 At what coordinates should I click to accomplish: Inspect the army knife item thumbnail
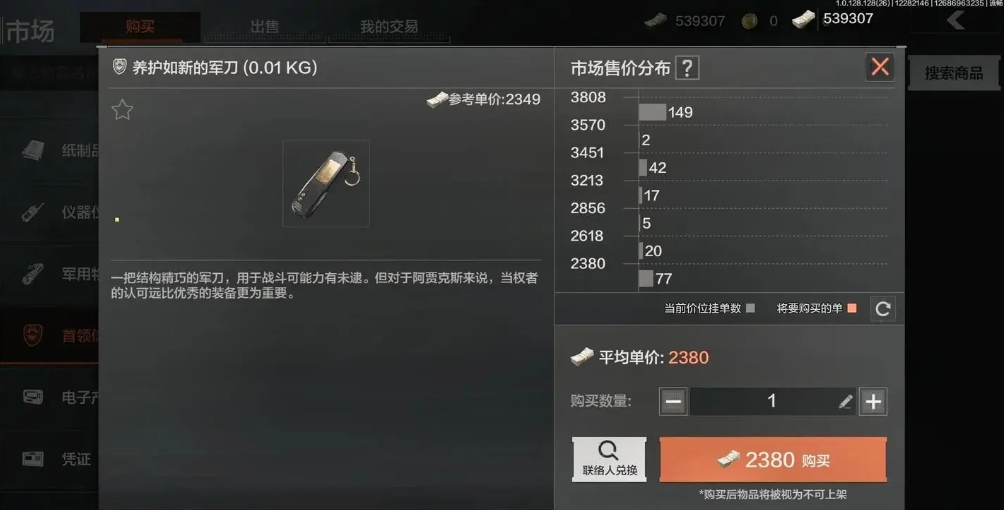point(326,183)
